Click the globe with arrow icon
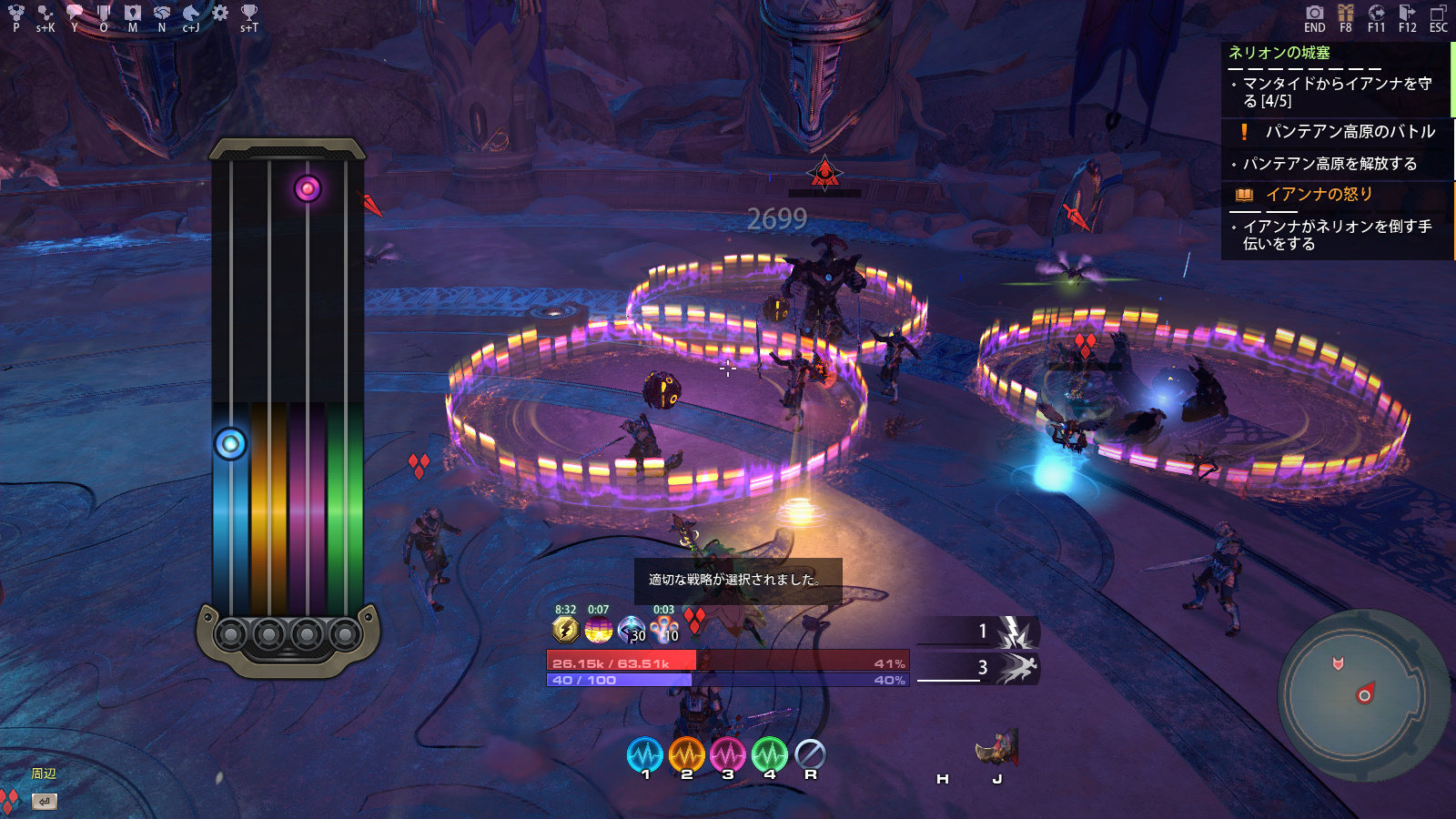The image size is (1456, 819). point(1376,13)
